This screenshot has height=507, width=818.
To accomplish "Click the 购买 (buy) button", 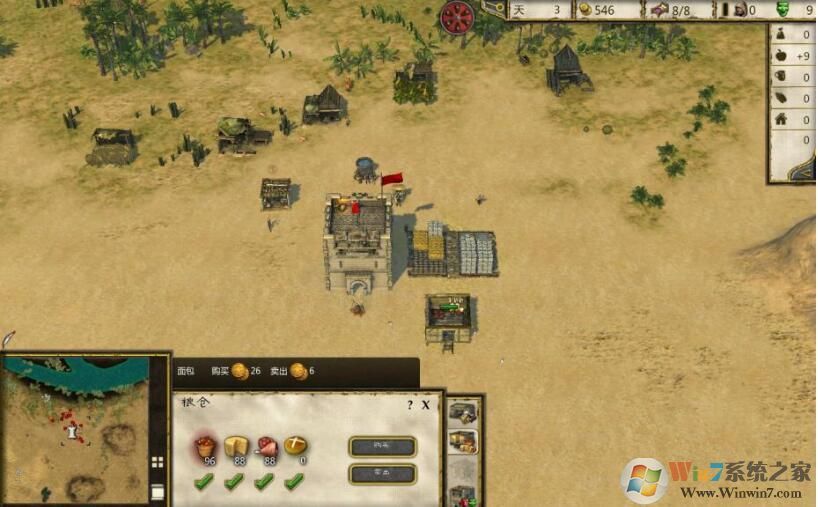I will click(381, 446).
